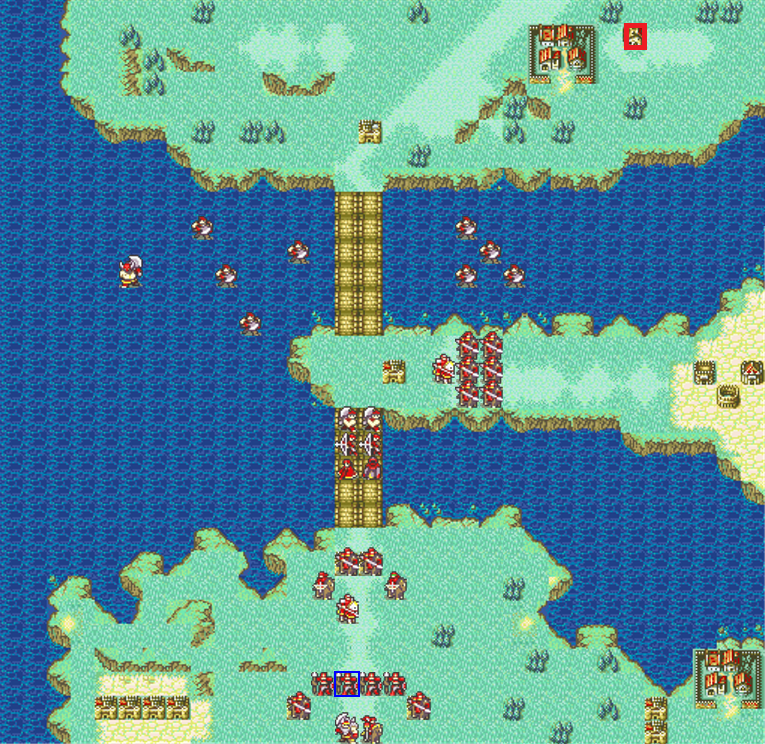765x744 pixels.
Task: Select the unit highlighted by the blue box
Action: [347, 684]
